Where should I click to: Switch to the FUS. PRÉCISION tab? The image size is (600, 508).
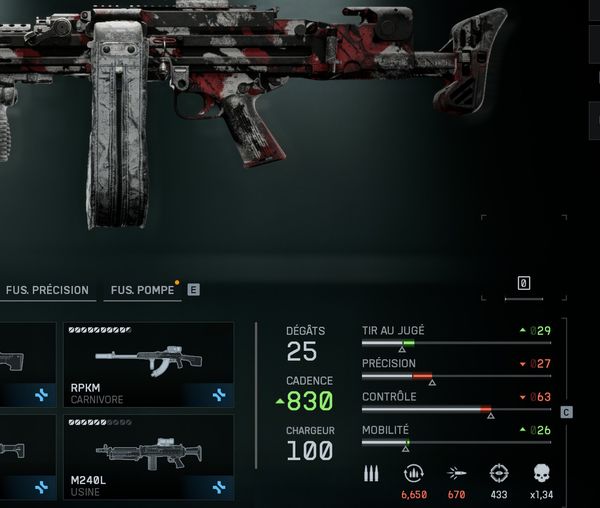47,290
